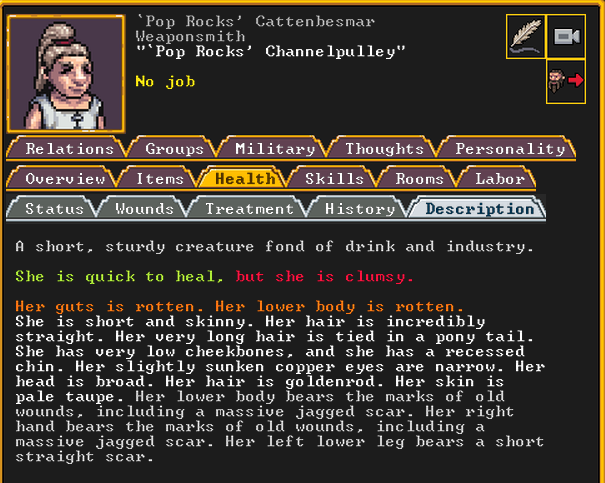605x483 pixels.
Task: Show the Labor tab
Action: [x=499, y=179]
